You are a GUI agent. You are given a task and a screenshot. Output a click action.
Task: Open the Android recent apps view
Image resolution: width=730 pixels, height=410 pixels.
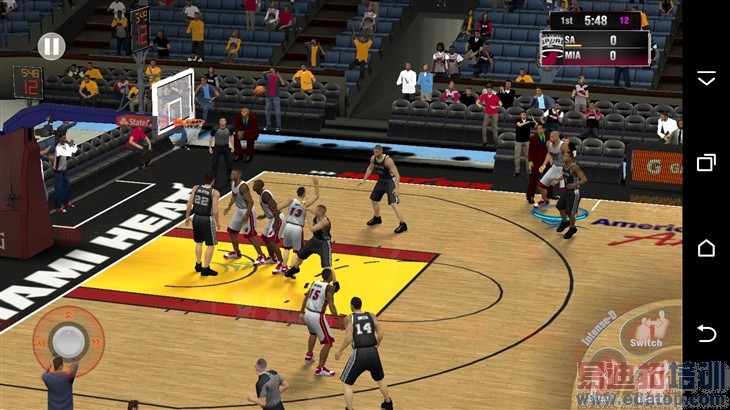tap(706, 162)
